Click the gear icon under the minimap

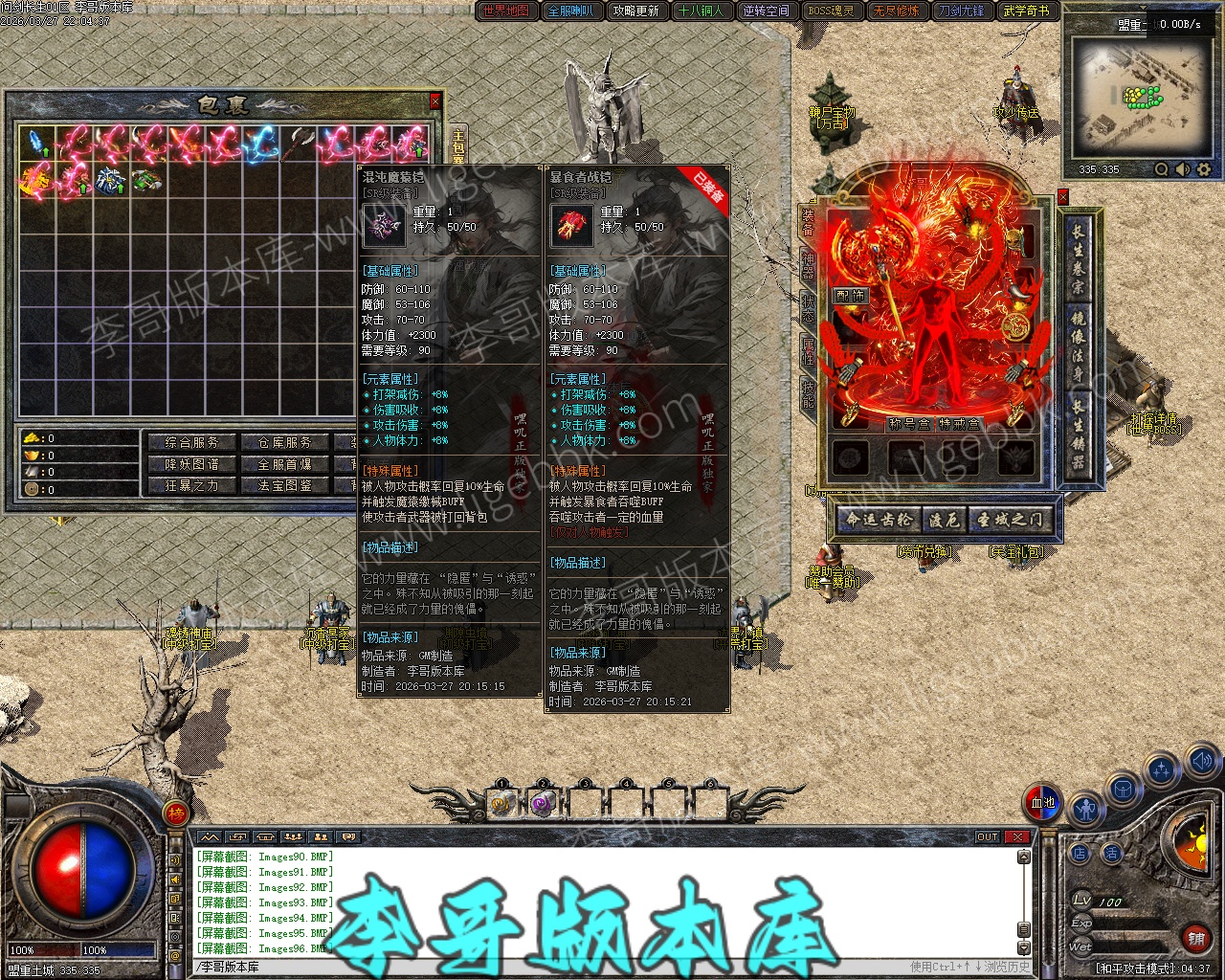[1204, 169]
